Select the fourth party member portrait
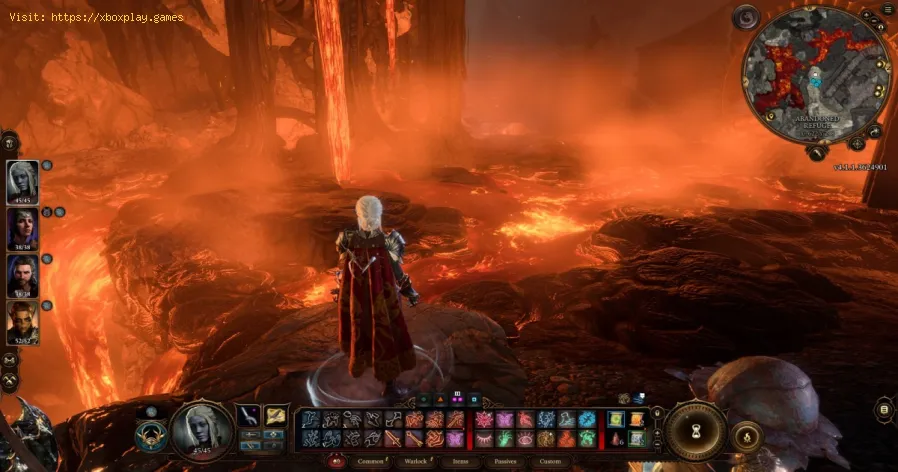The height and width of the screenshot is (472, 898). pyautogui.click(x=22, y=322)
